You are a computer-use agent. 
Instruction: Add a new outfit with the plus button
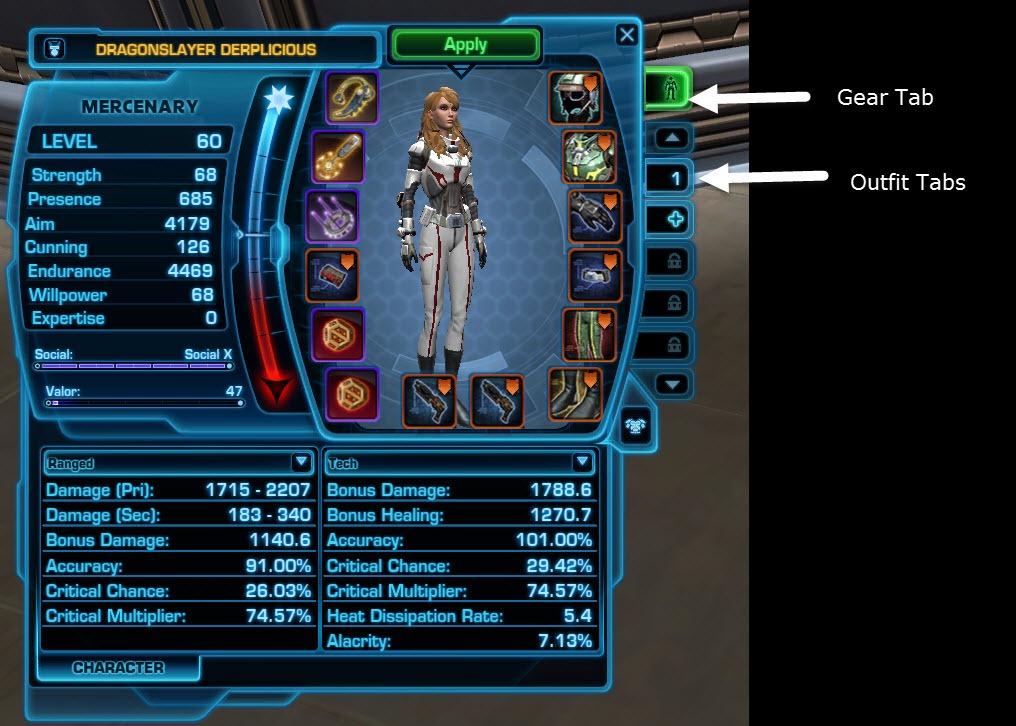(675, 220)
